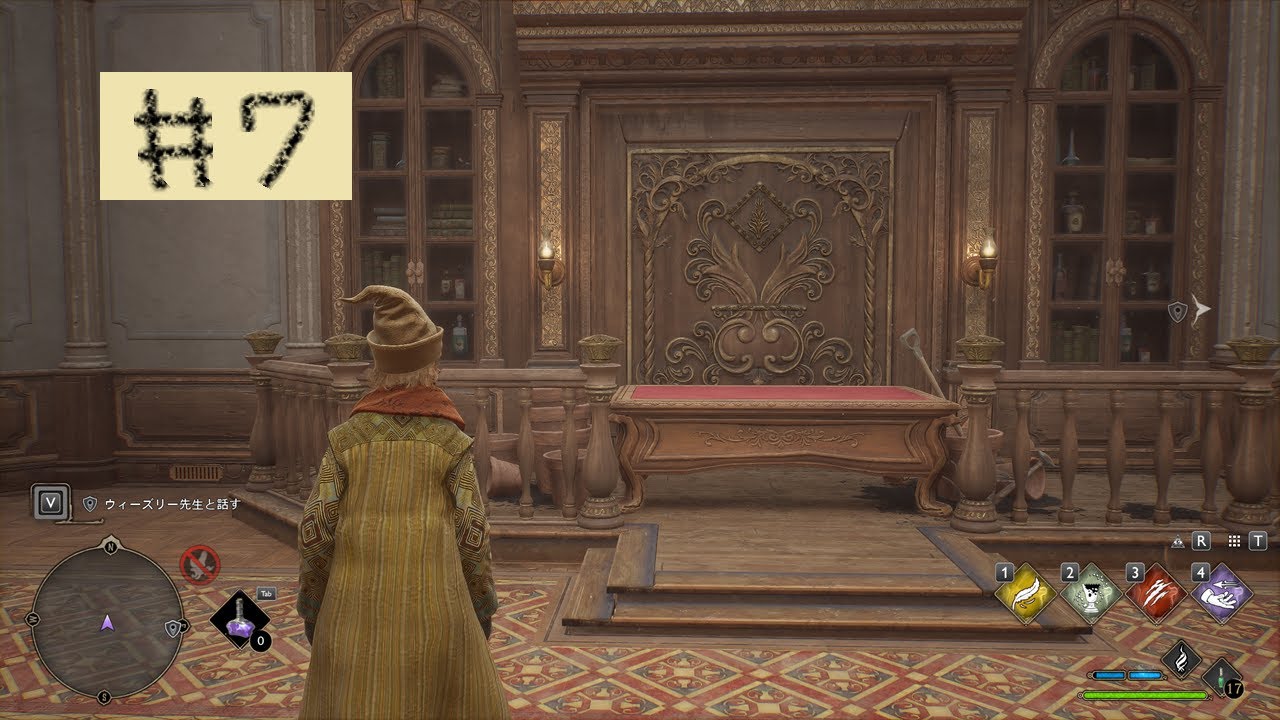Screen dimensions: 1280x720
Task: Use the green Wiggenweld healing potion
Action: [x=1222, y=677]
